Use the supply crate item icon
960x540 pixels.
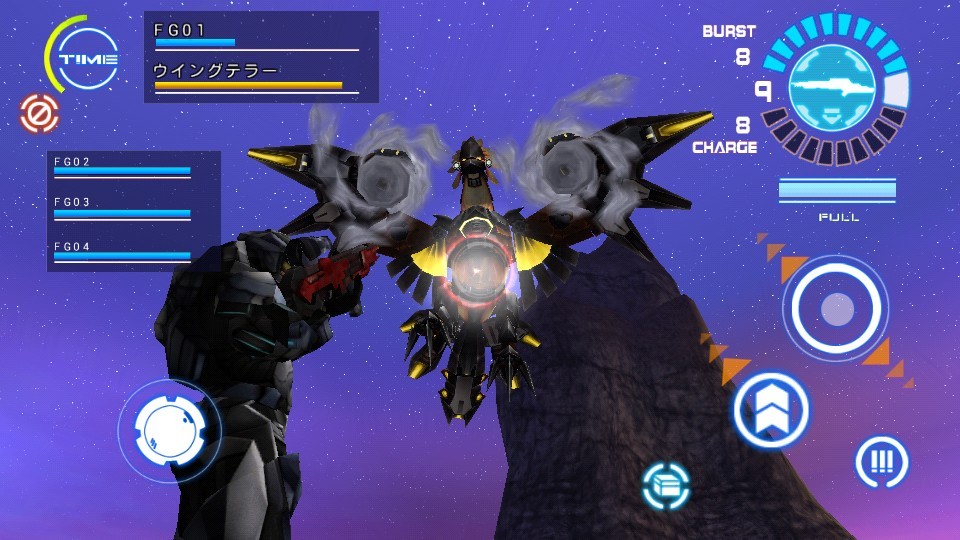(x=666, y=486)
